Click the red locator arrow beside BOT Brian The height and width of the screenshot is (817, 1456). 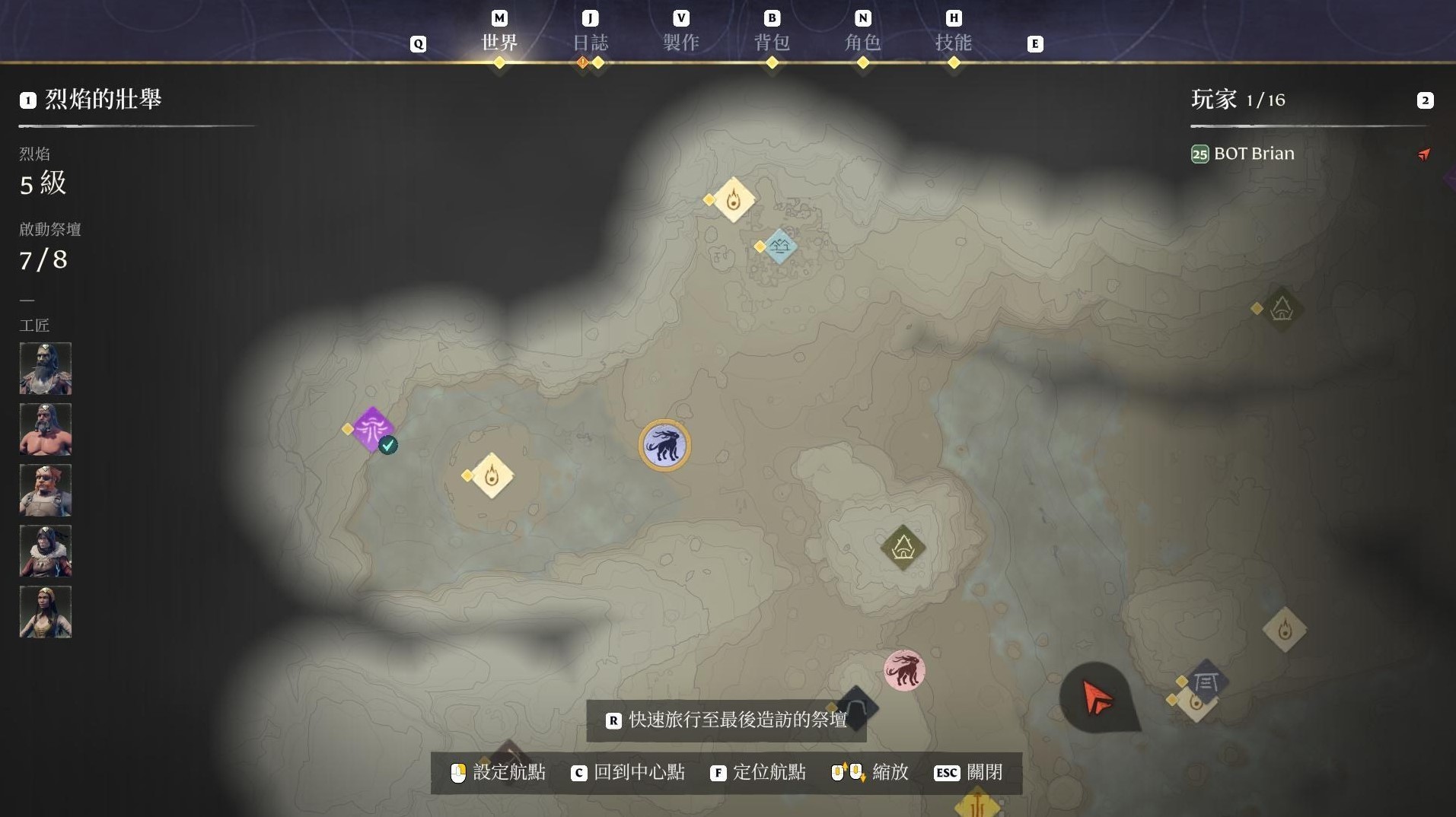tap(1424, 154)
